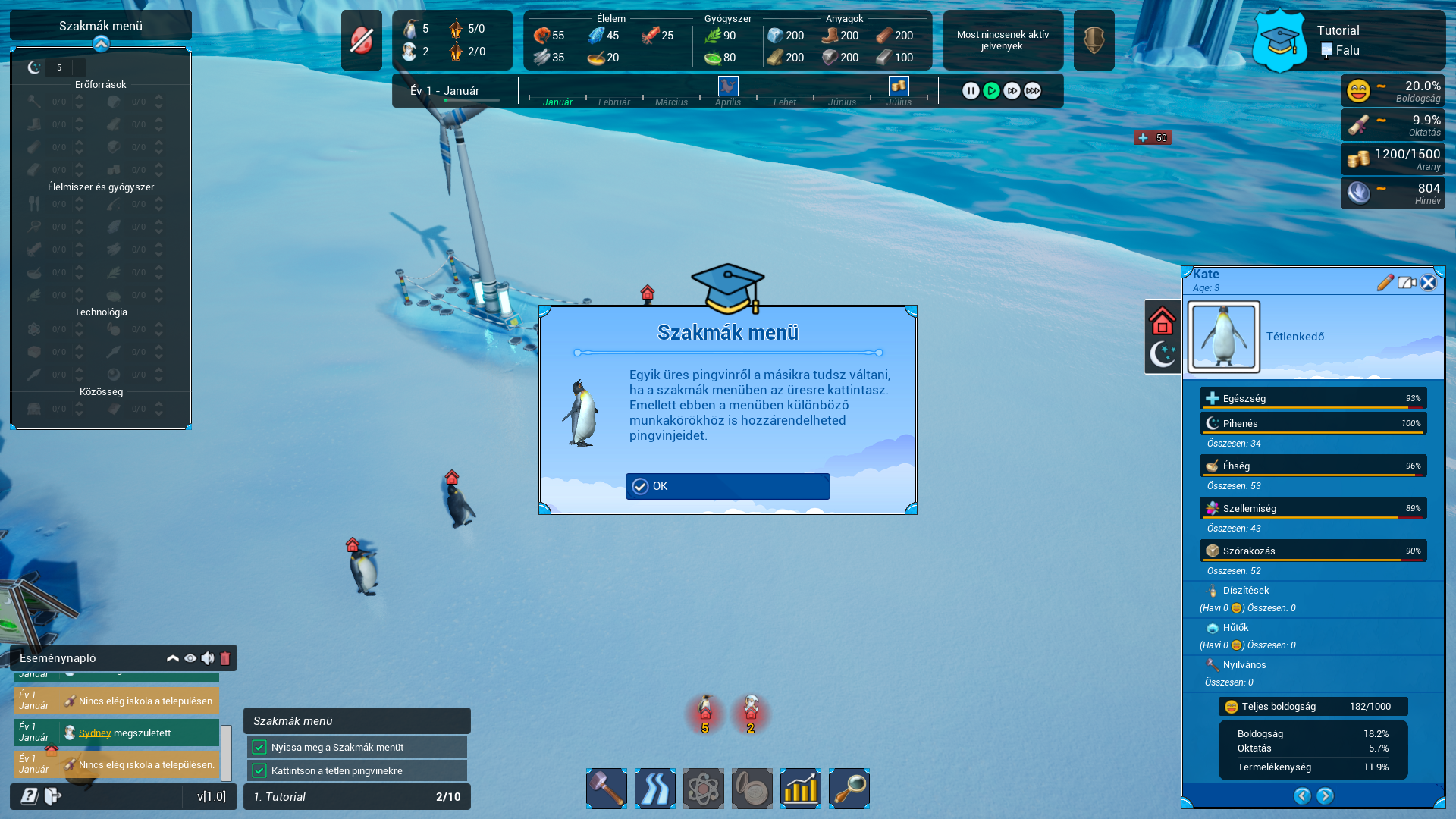Close Kate's penguin info panel

1428,283
